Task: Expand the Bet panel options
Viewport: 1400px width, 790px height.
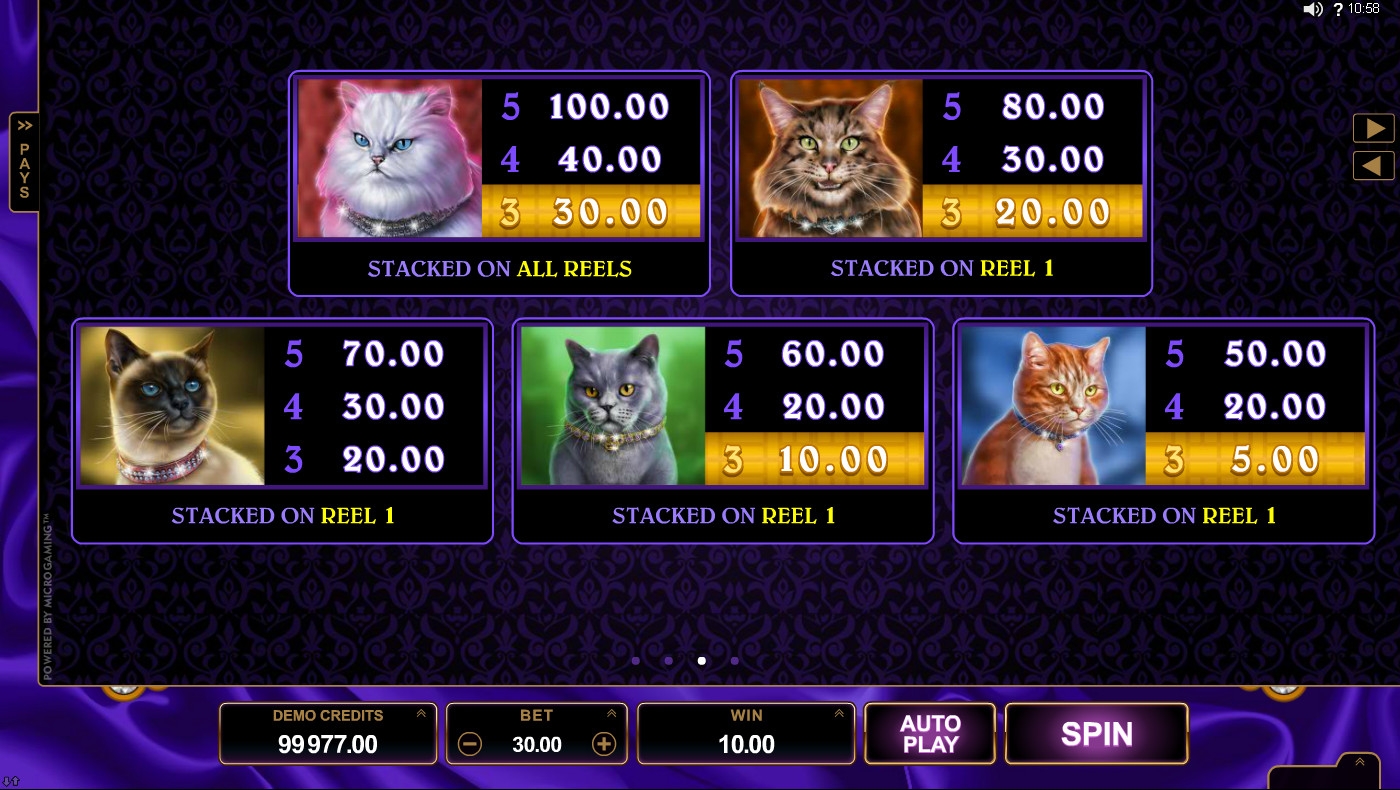Action: [611, 714]
